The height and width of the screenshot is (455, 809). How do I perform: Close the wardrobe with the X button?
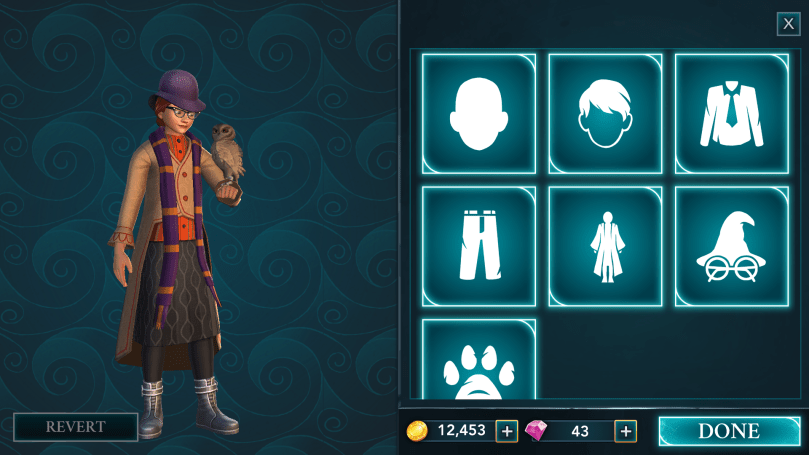point(788,24)
